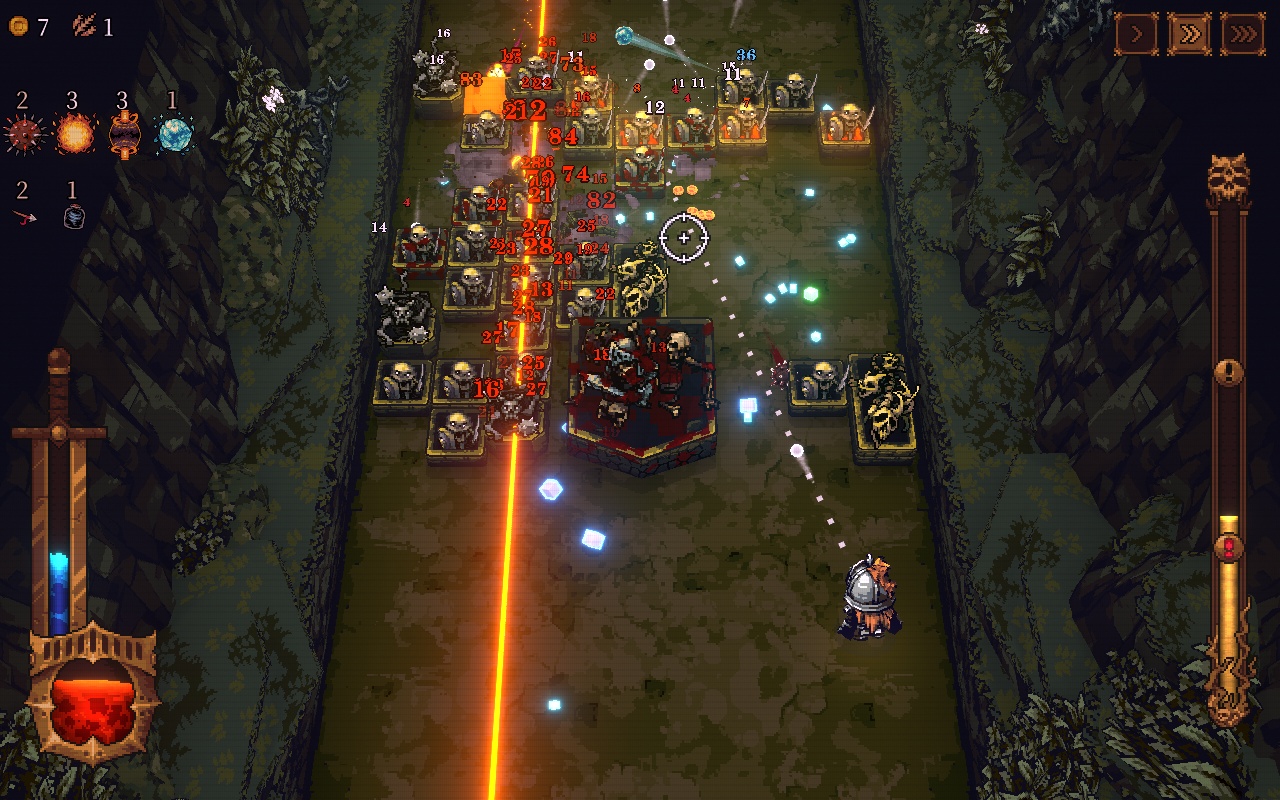1280x800 pixels.
Task: Set game speed to normal single arrow
Action: click(1137, 34)
